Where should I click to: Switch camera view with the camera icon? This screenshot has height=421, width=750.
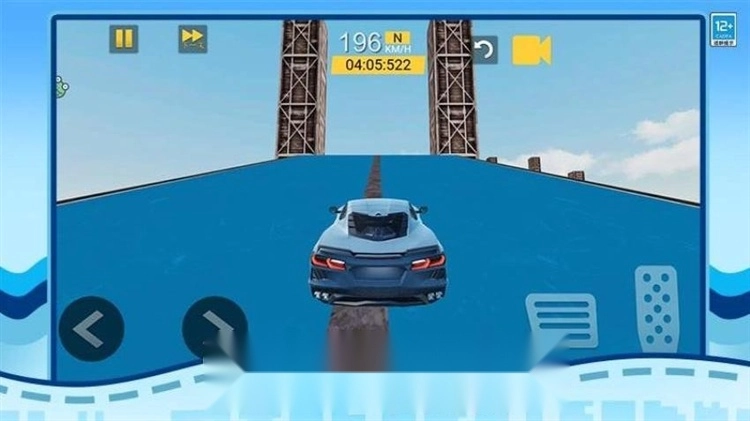click(x=532, y=50)
